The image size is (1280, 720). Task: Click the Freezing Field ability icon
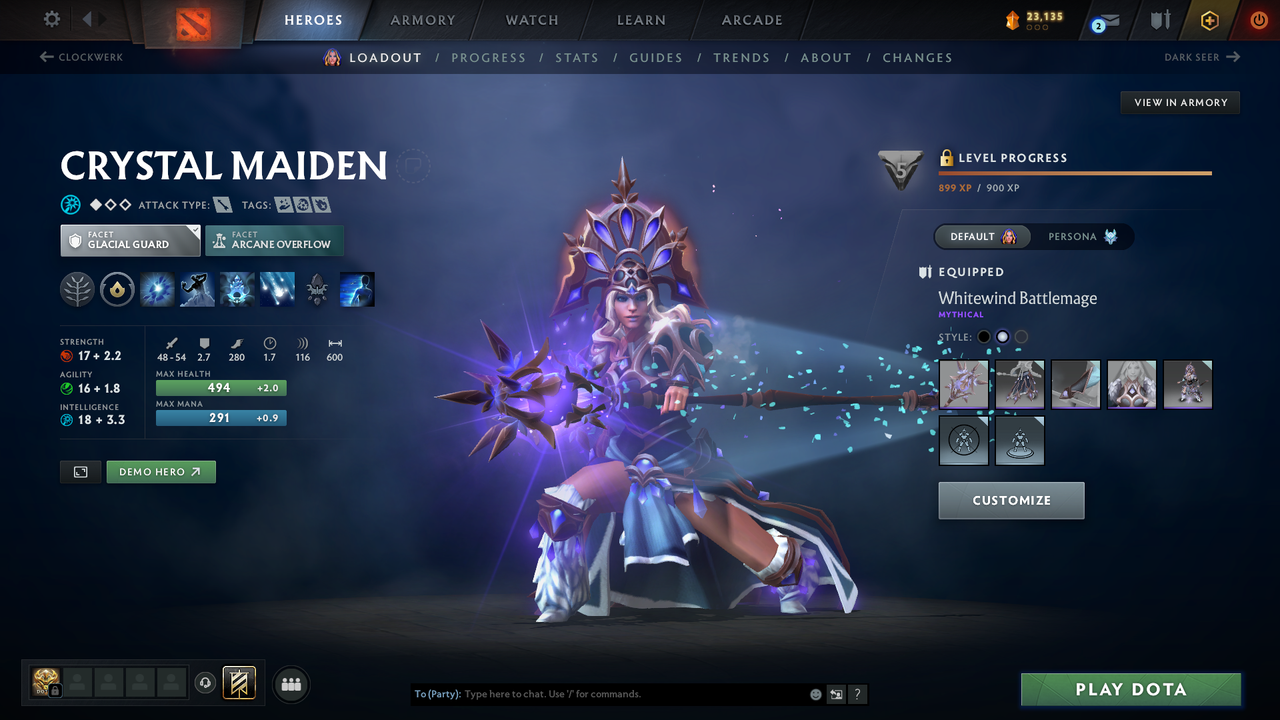(x=276, y=290)
